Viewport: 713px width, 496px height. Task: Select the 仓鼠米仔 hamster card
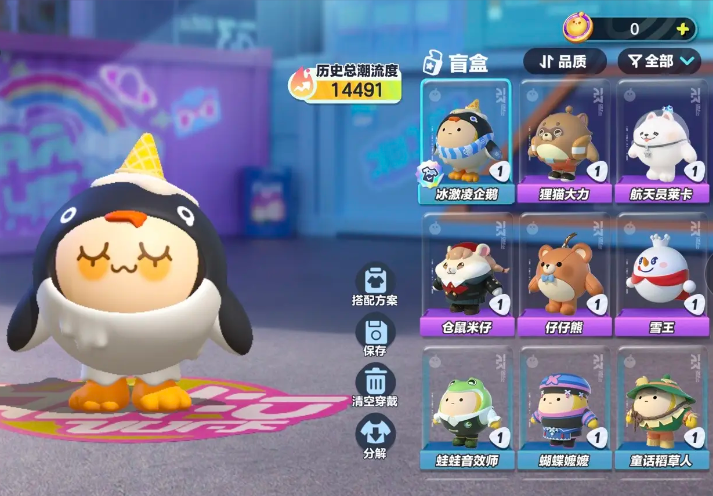[x=466, y=275]
